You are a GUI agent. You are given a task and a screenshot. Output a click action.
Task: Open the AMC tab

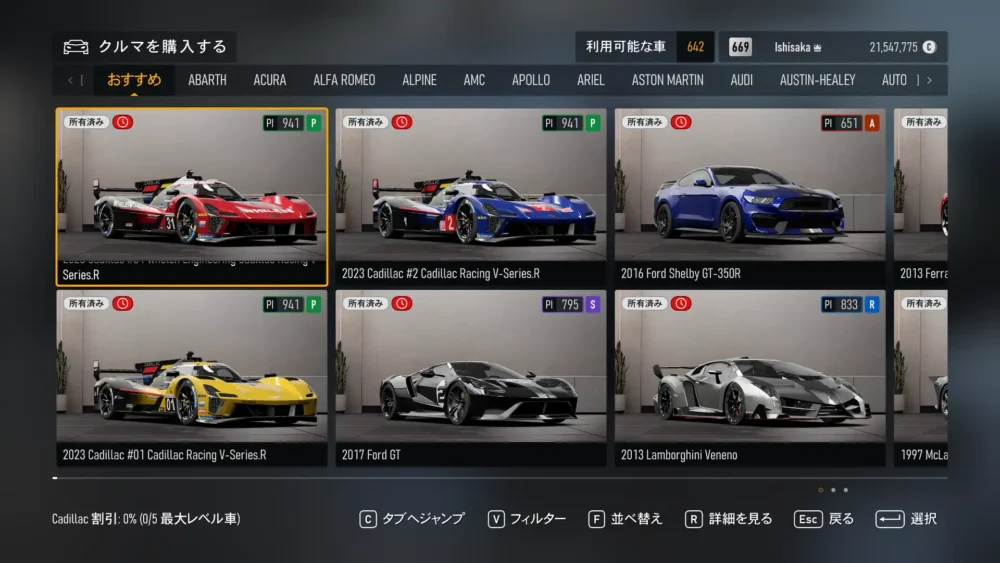[x=474, y=80]
